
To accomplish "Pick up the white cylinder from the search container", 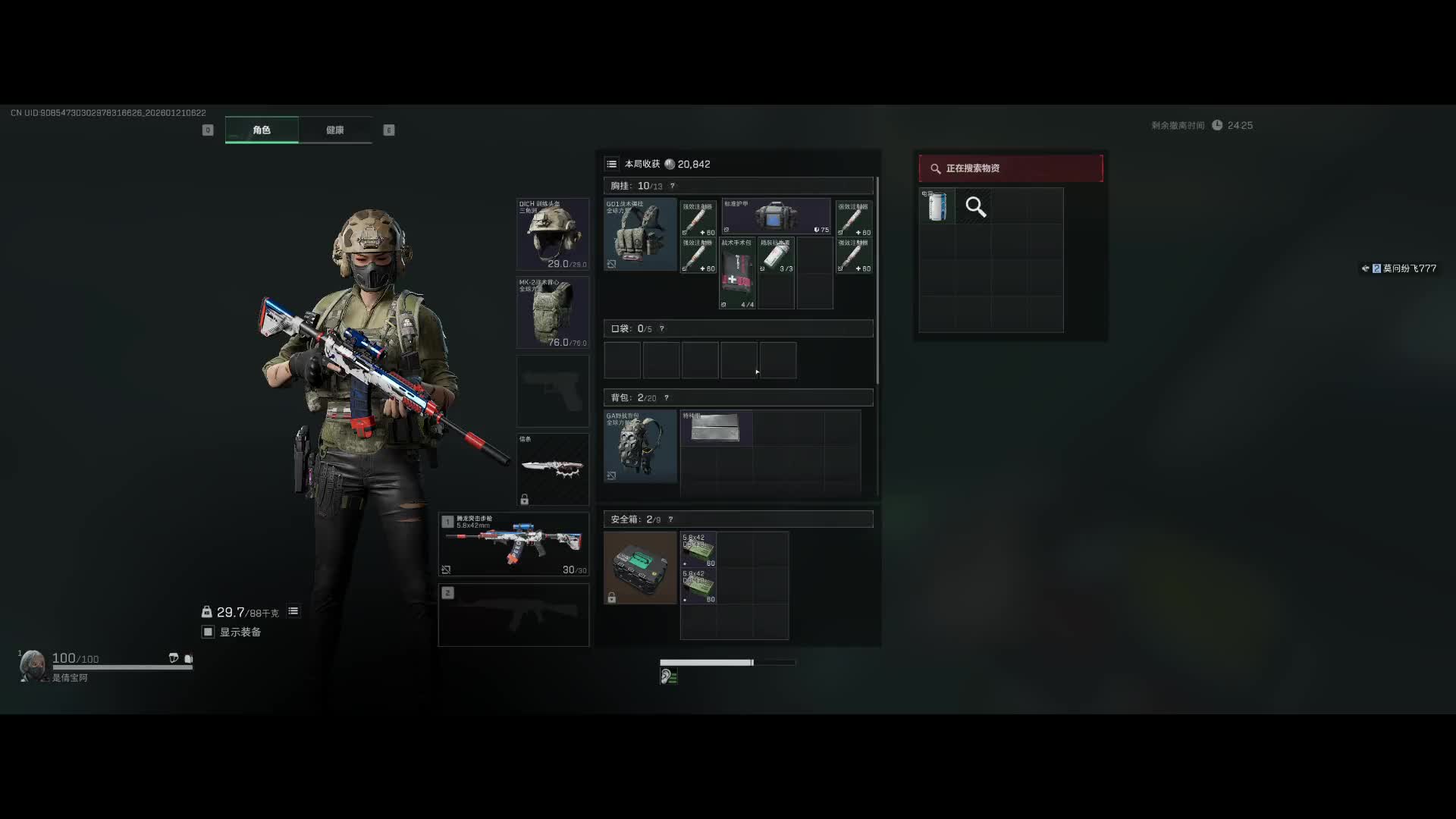I will 937,206.
